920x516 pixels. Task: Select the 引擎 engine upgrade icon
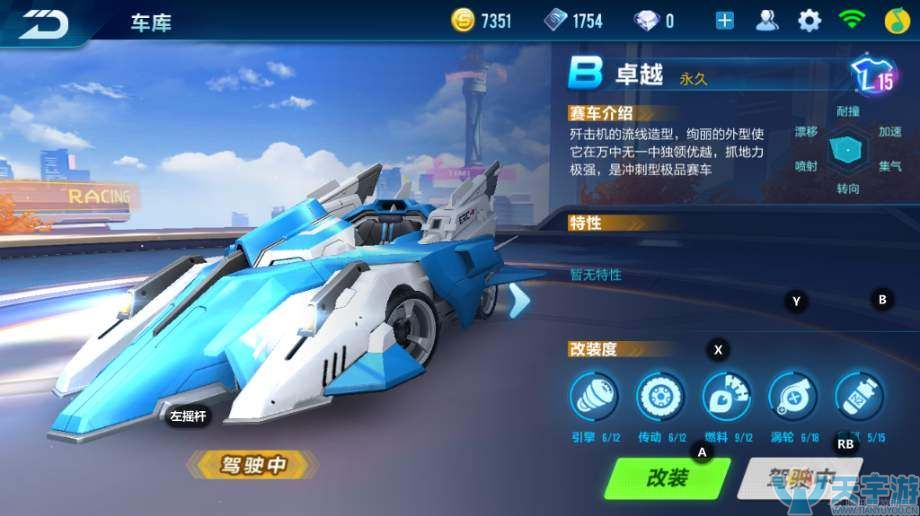594,395
